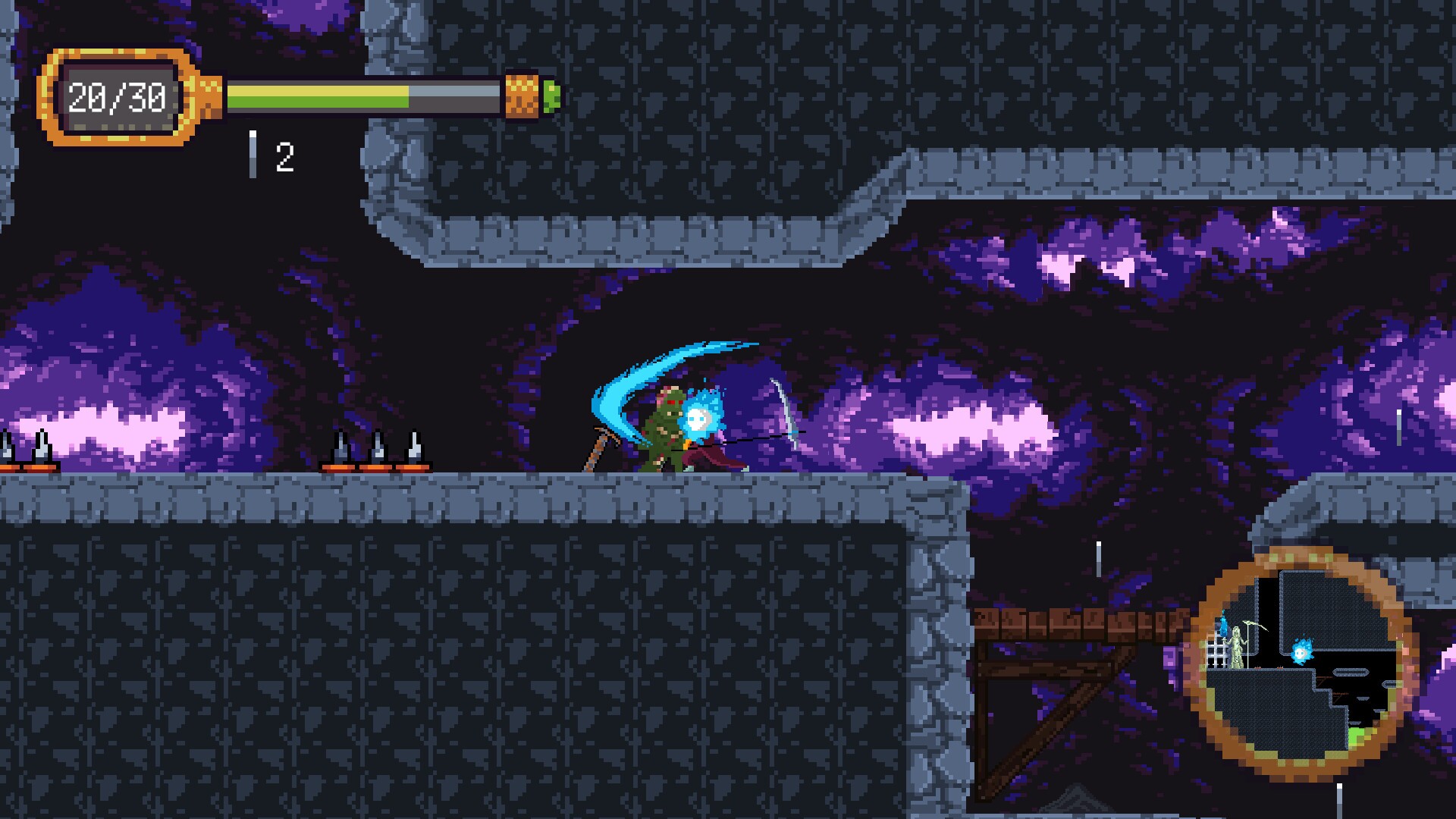This screenshot has width=1456, height=819.
Task: Select the dagger icon beside the counter 2
Action: [x=253, y=152]
